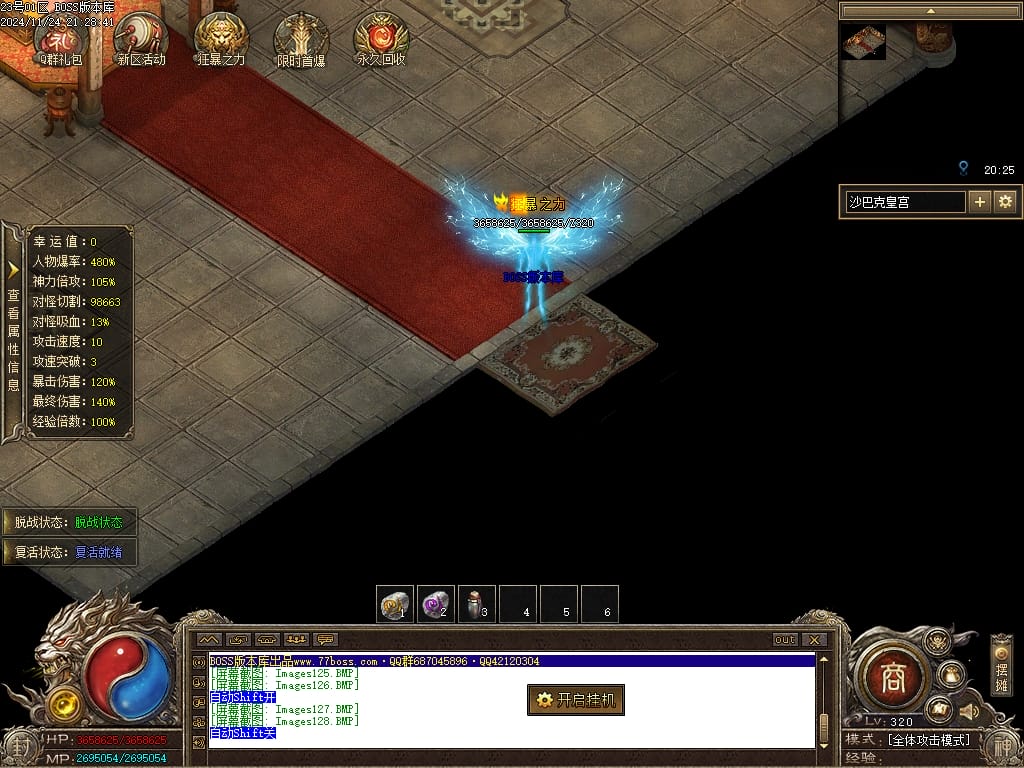Open the 新区活动 drum event icon
1024x768 pixels.
(x=141, y=38)
